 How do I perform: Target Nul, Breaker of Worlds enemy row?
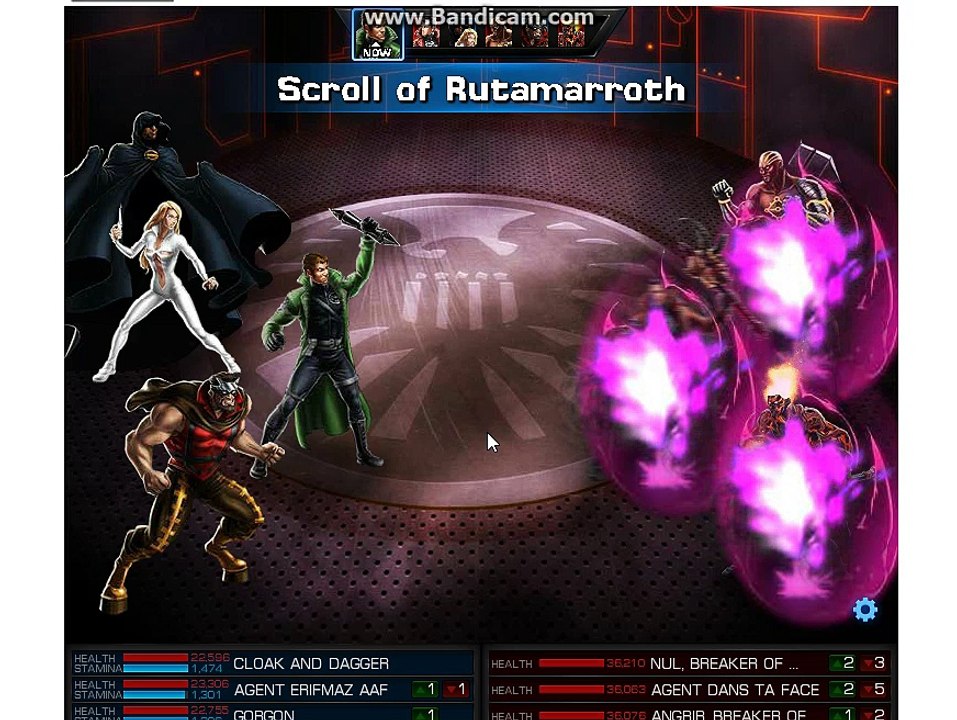click(688, 664)
